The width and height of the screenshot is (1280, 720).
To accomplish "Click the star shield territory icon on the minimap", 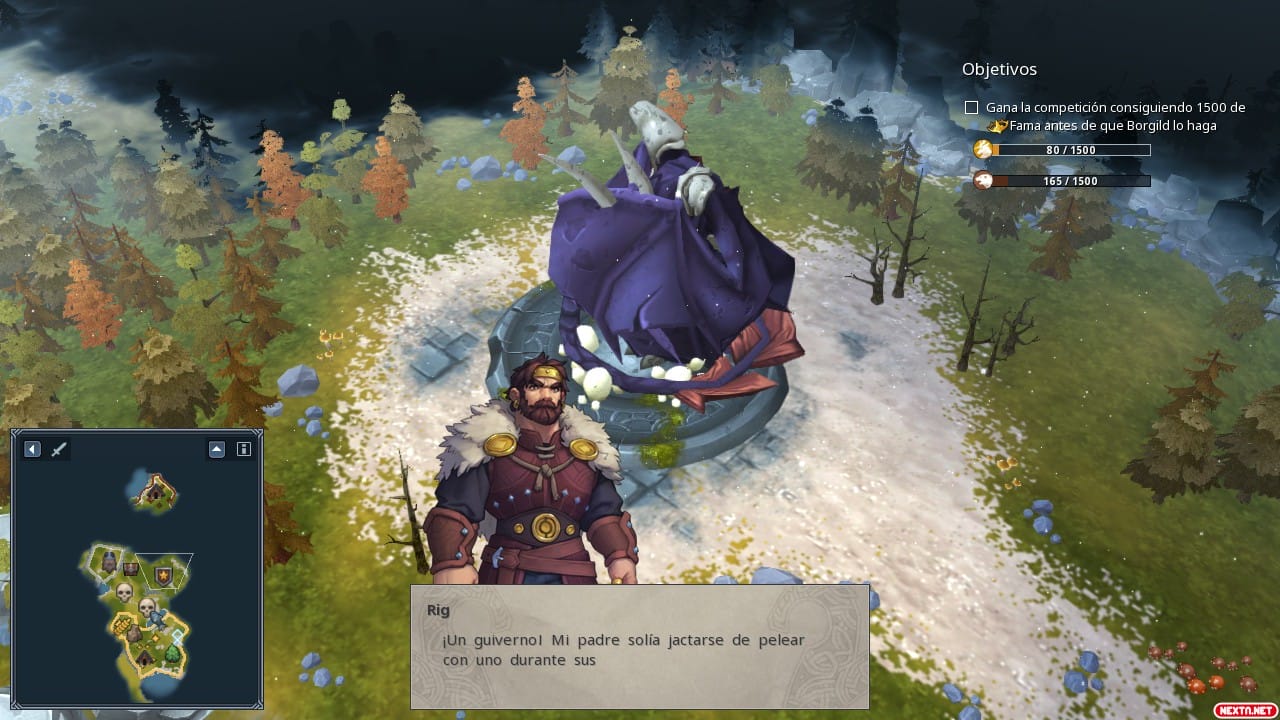I will 162,576.
